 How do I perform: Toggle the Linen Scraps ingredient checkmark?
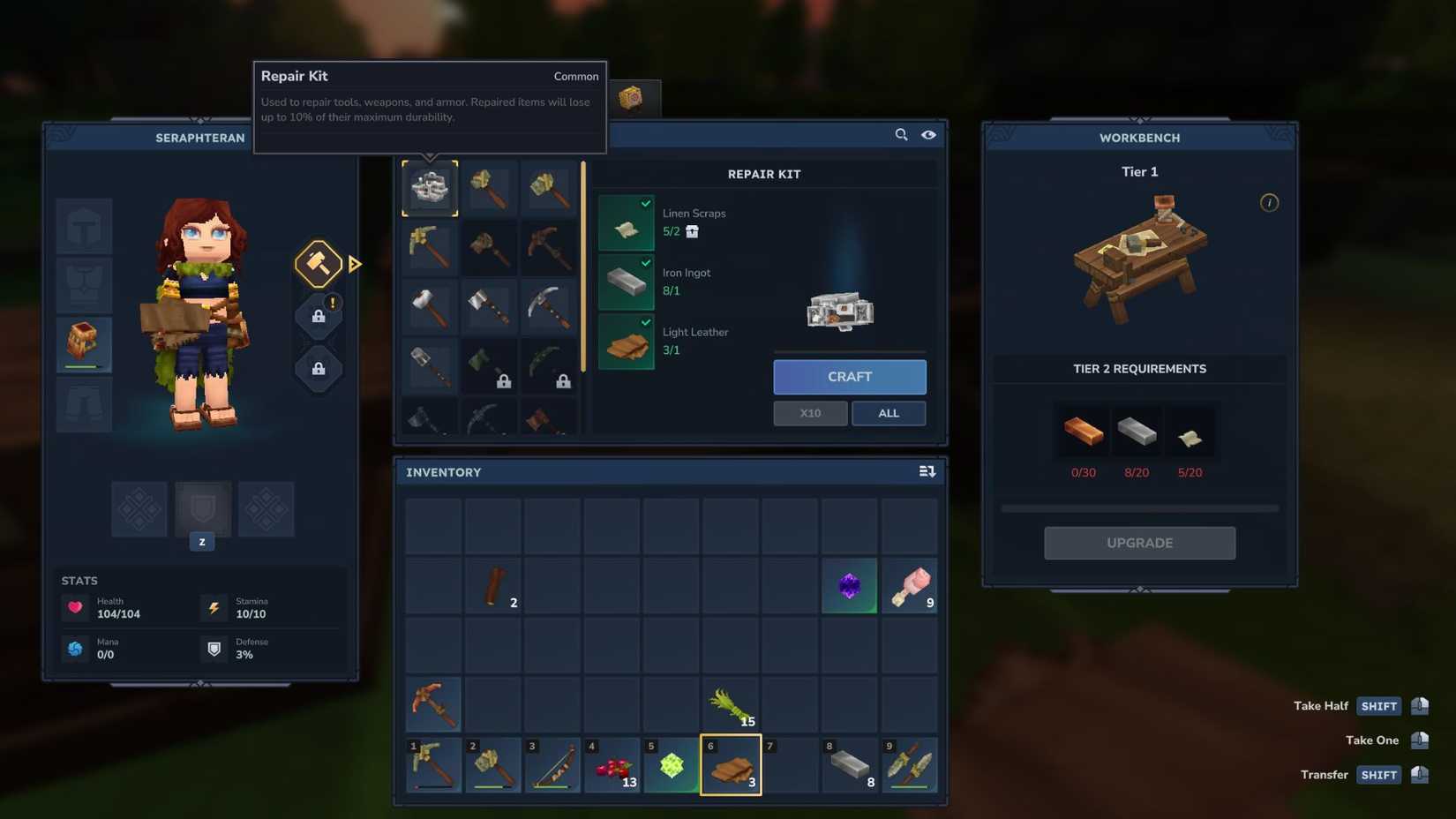(x=645, y=203)
